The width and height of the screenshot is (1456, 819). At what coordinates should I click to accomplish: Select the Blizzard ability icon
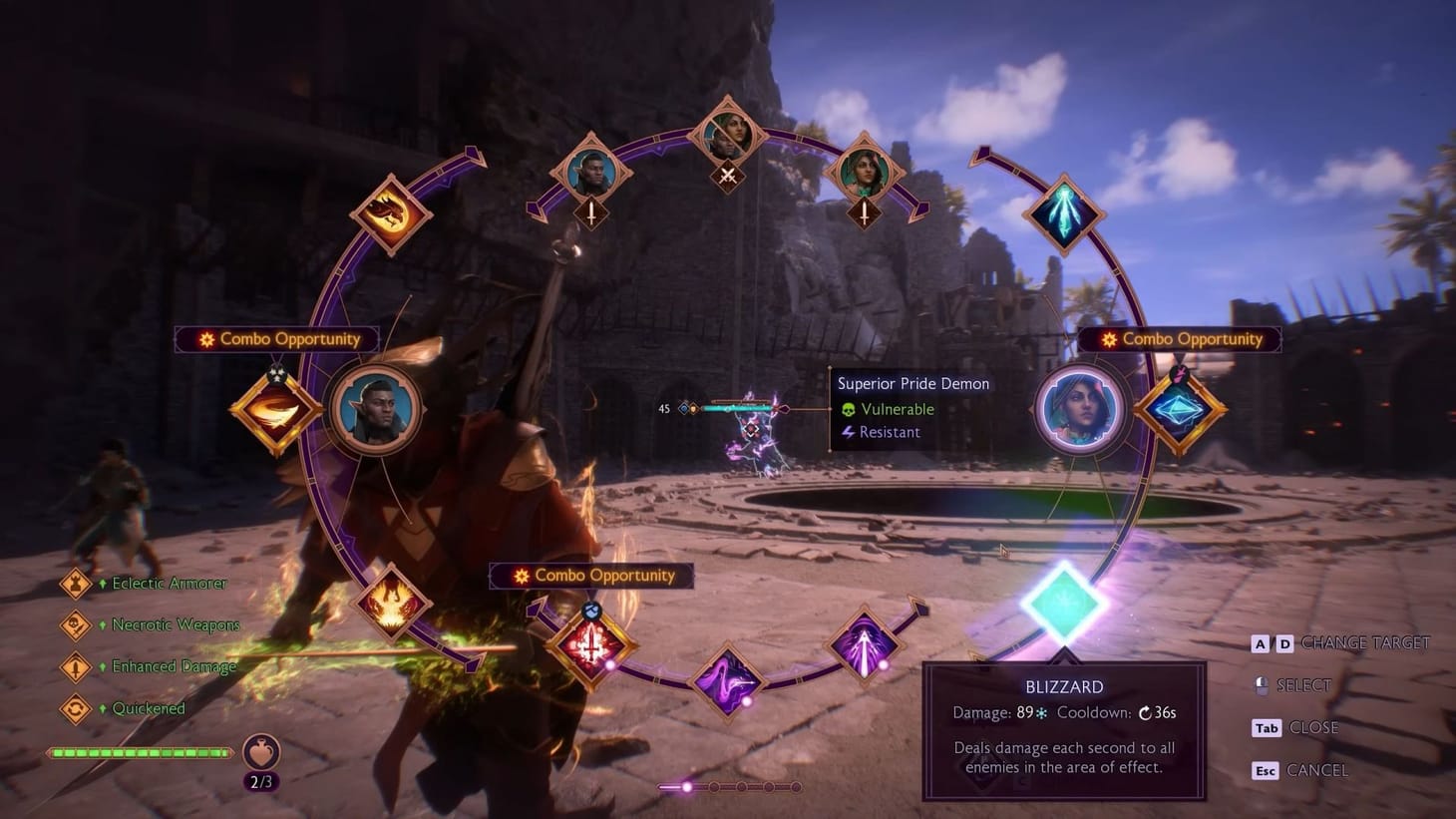click(x=1066, y=599)
